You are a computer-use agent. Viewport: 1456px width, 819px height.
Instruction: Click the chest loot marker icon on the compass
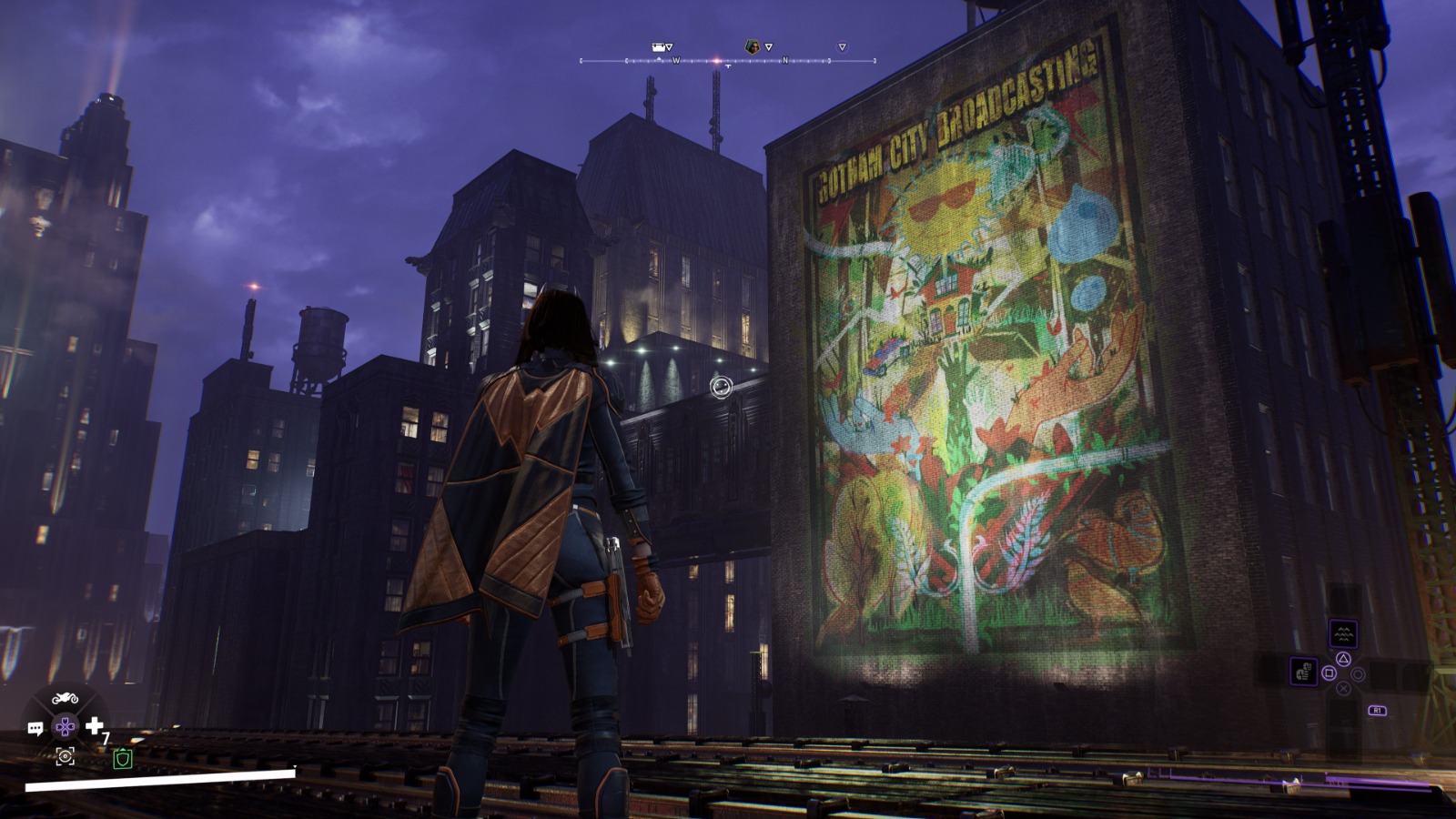[657, 46]
